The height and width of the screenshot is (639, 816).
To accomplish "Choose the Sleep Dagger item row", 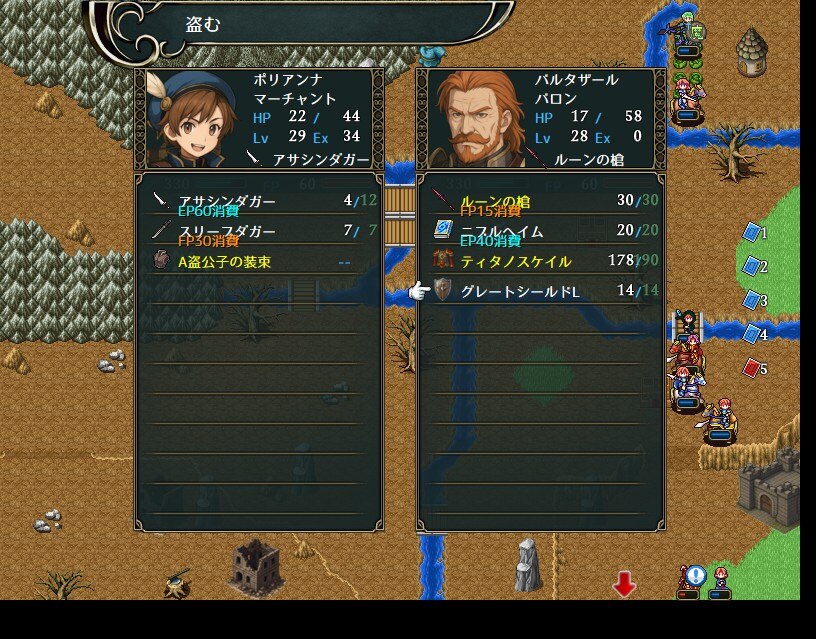I will click(258, 231).
